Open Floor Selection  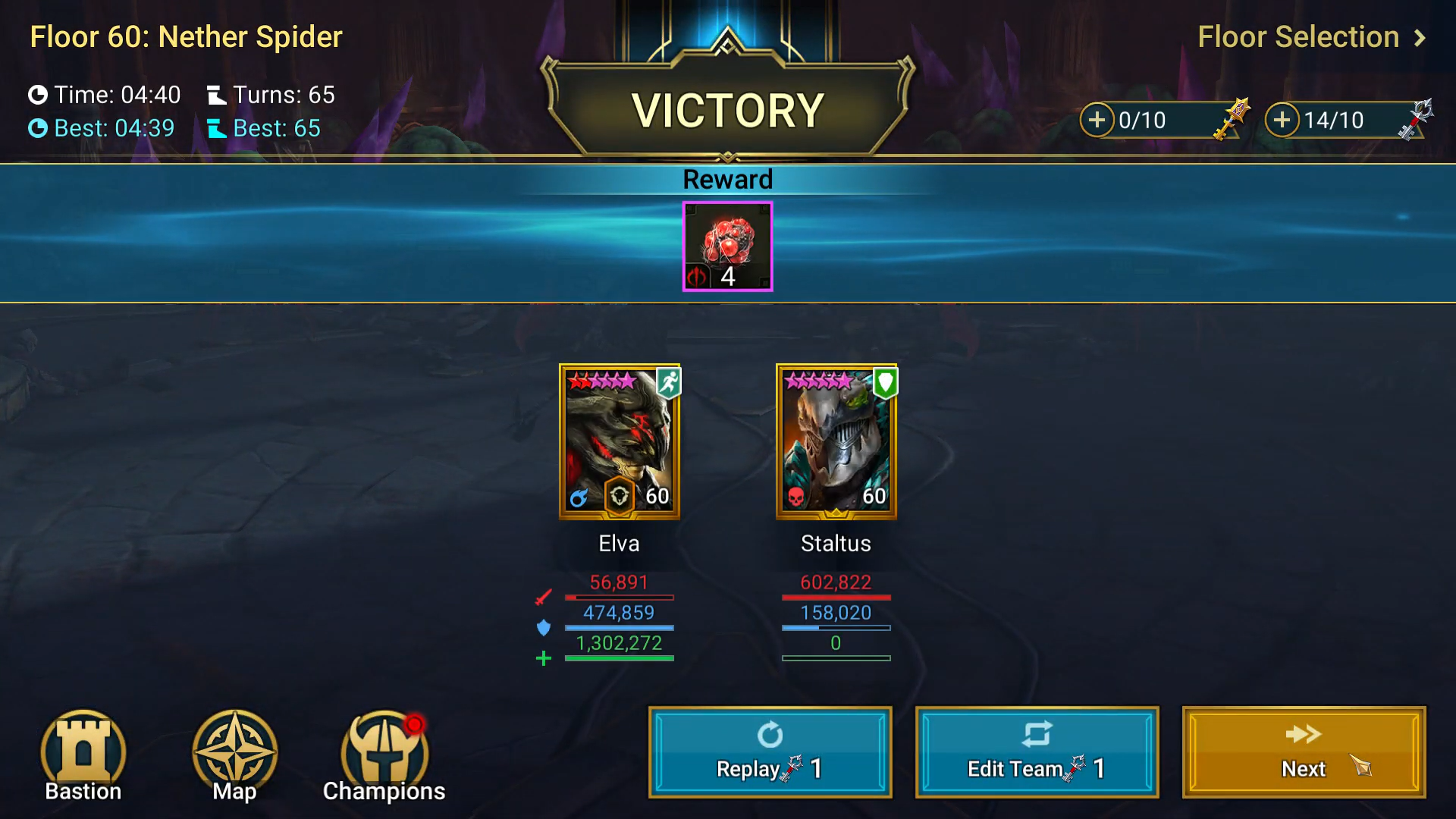coord(1310,37)
